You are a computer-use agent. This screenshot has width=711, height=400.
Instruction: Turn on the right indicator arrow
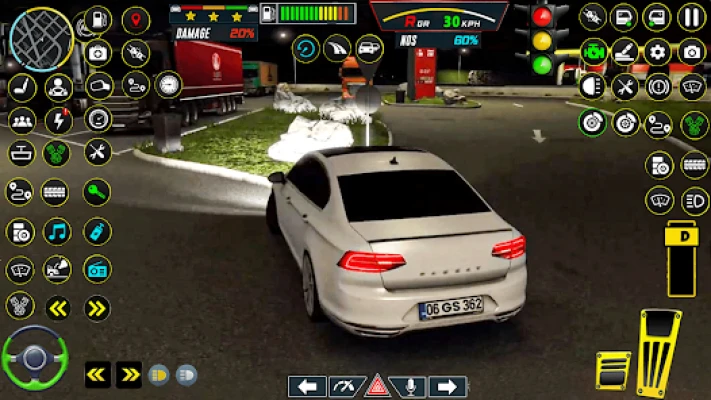pyautogui.click(x=447, y=386)
